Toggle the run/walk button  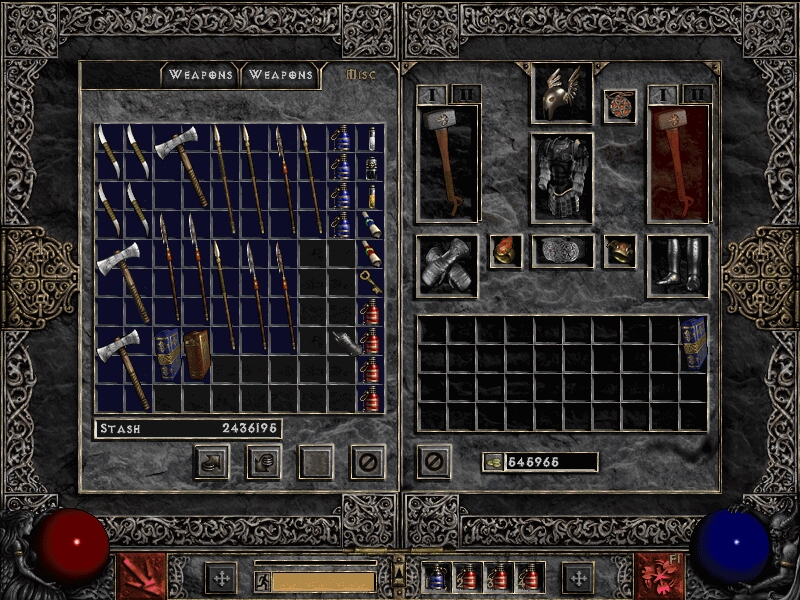tap(262, 580)
